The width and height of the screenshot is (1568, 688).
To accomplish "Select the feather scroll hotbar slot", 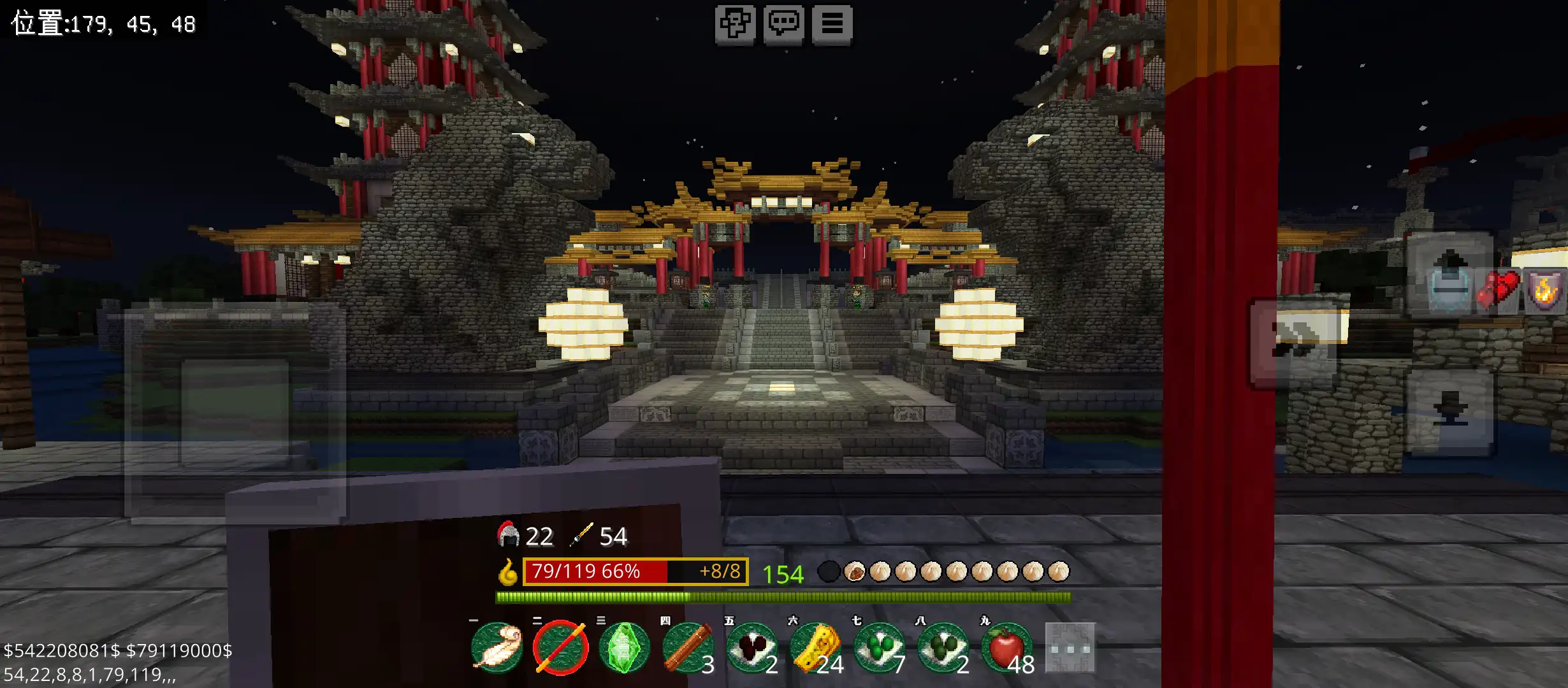I will point(497,648).
